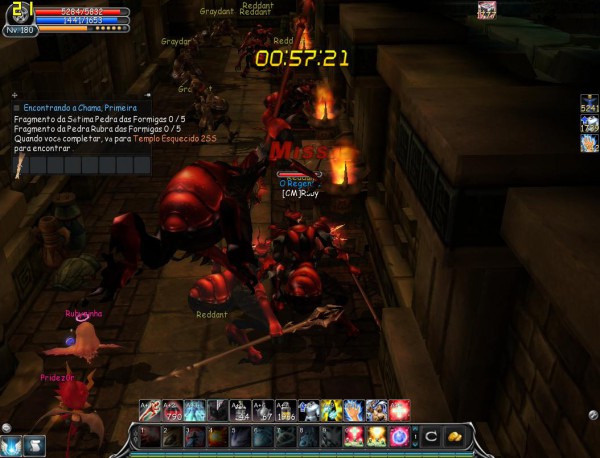This screenshot has height=458, width=600.
Task: Activate the yellow lightning skill icon
Action: pos(332,409)
